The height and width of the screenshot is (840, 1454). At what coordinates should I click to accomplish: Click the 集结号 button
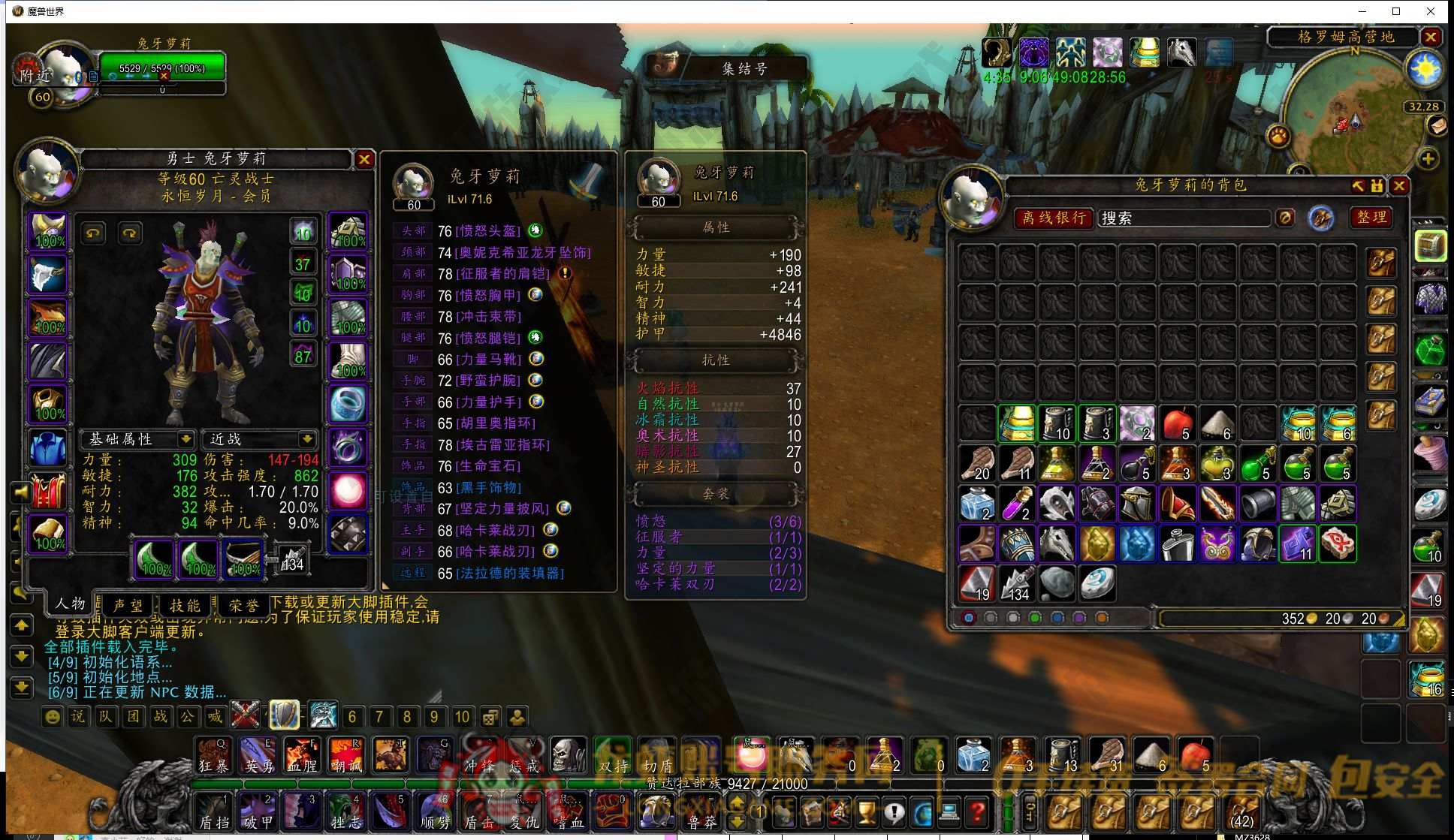[744, 69]
